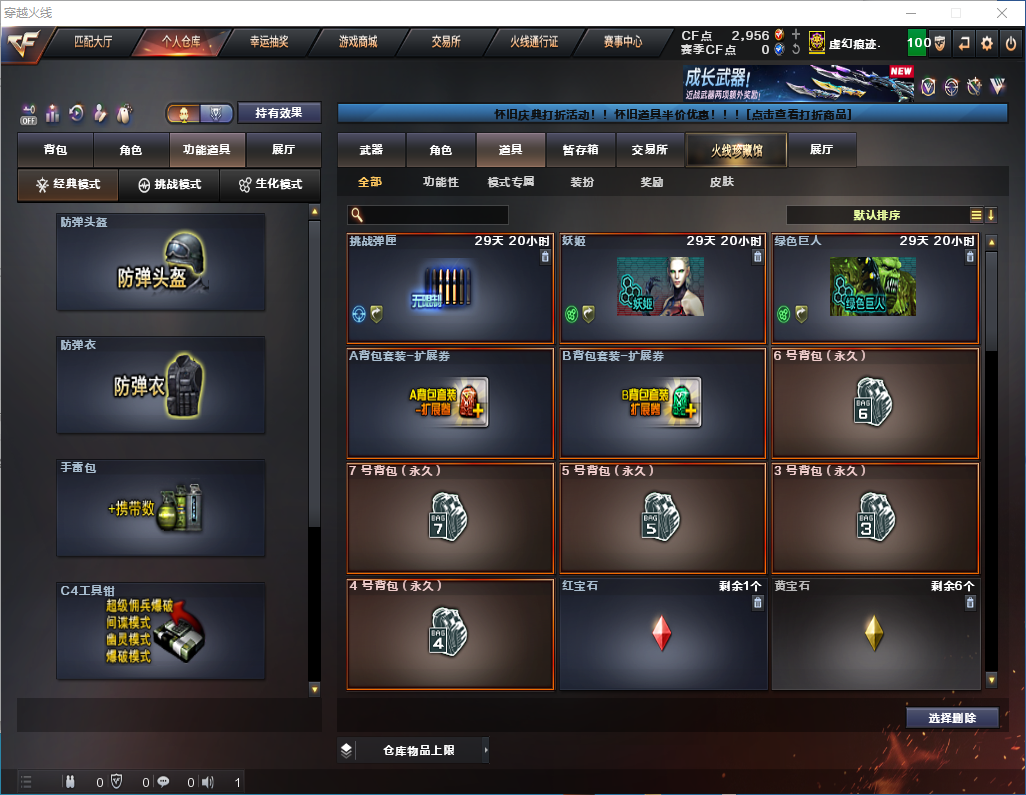Open the 赛事中心 menu

point(622,42)
